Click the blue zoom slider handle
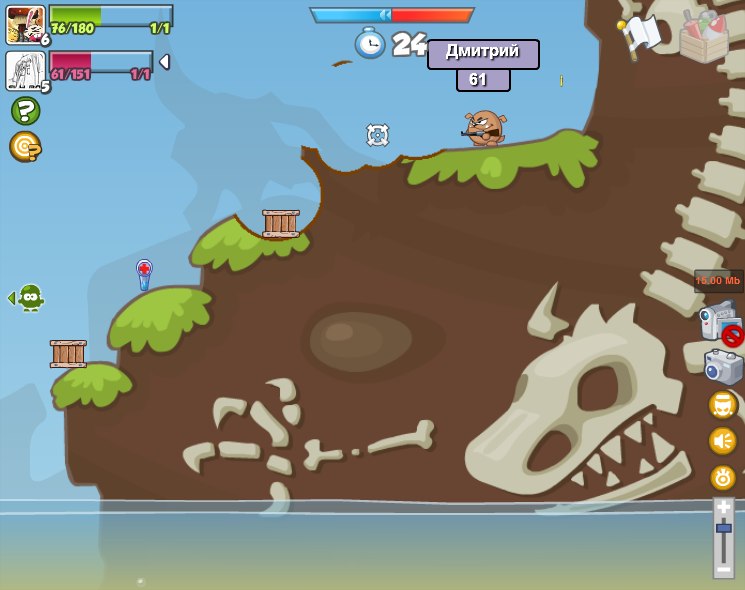This screenshot has width=745, height=590. (x=723, y=528)
